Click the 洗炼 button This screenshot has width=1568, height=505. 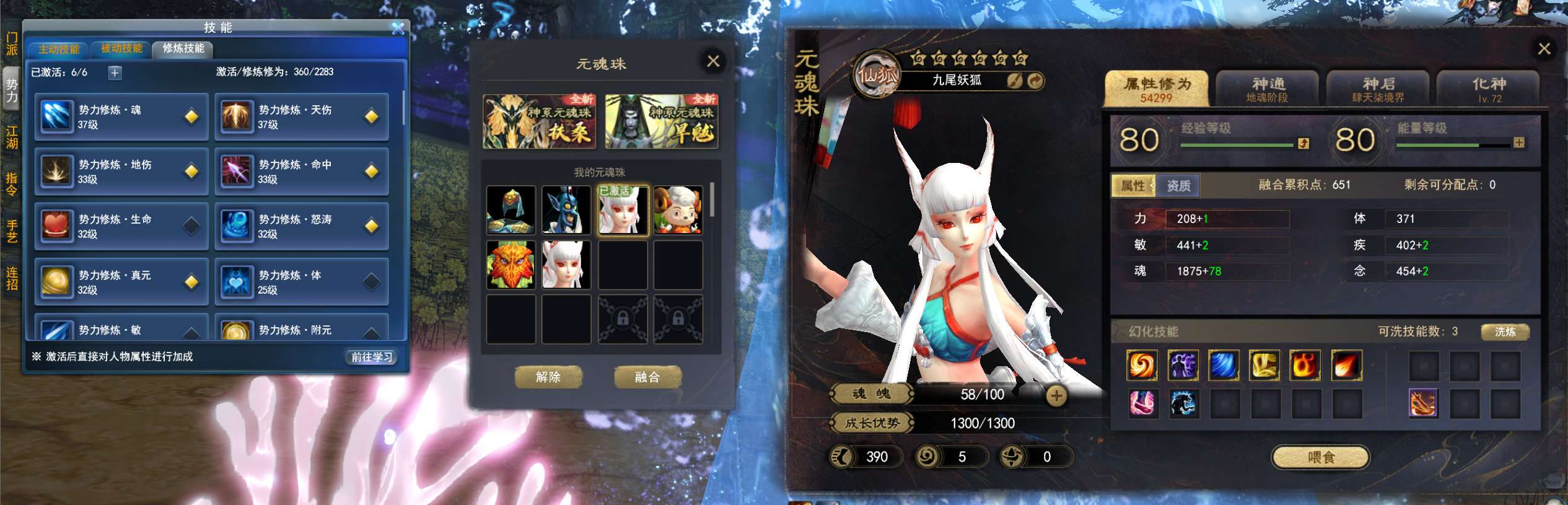click(x=1505, y=332)
